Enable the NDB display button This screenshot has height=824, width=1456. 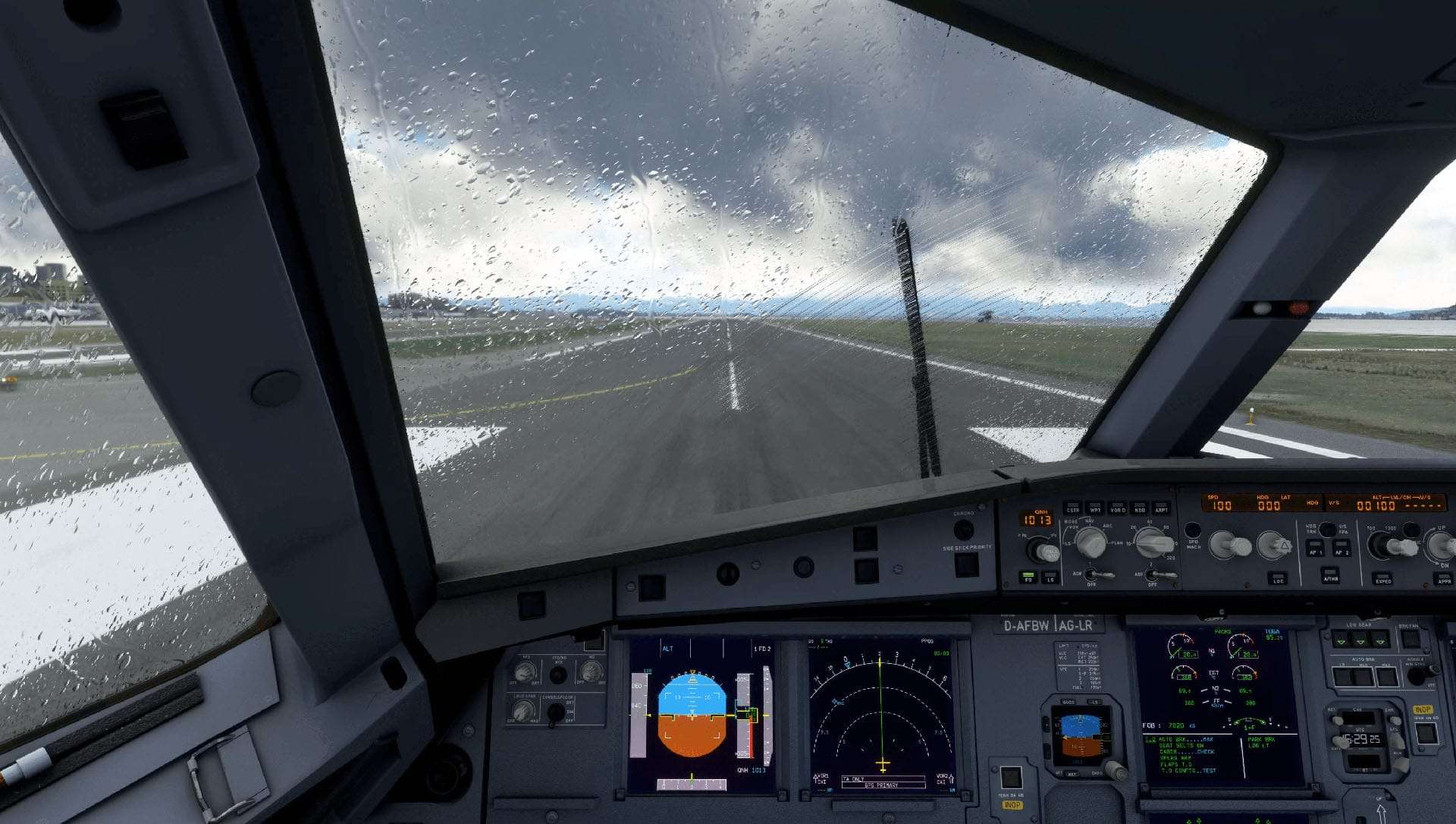pos(1139,507)
